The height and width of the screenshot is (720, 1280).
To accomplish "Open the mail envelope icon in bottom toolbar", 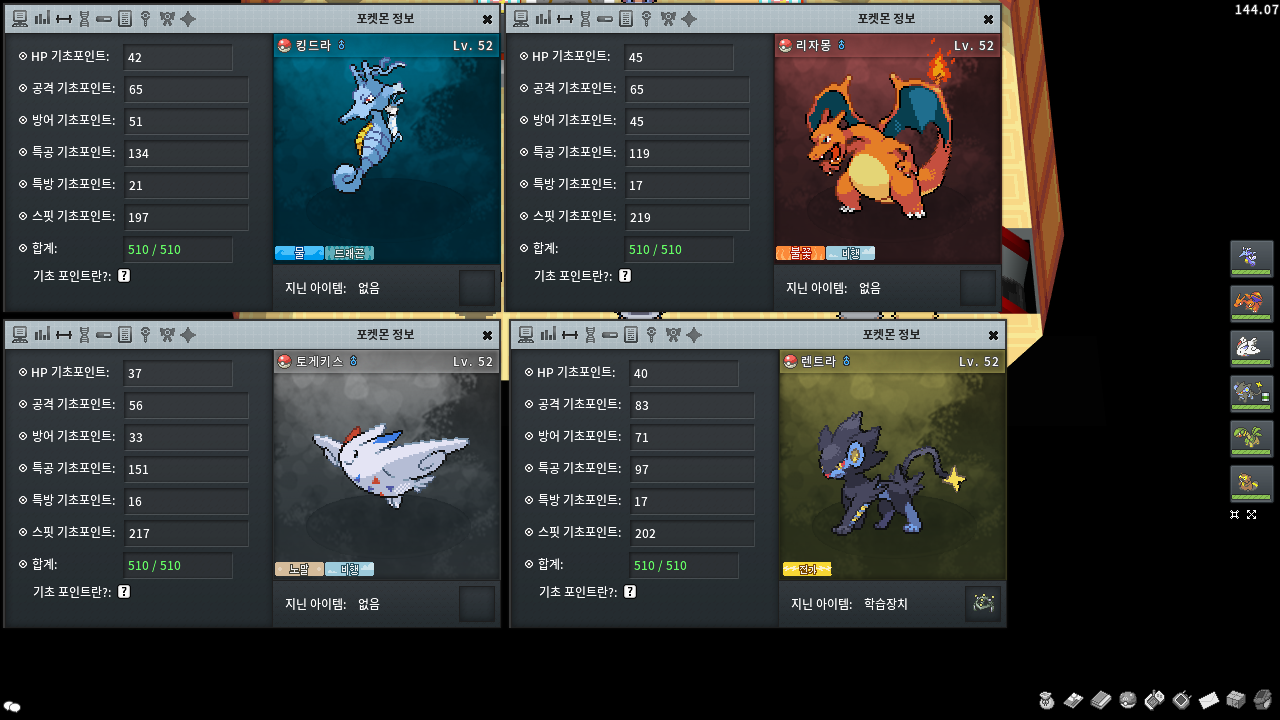I will coord(1208,700).
